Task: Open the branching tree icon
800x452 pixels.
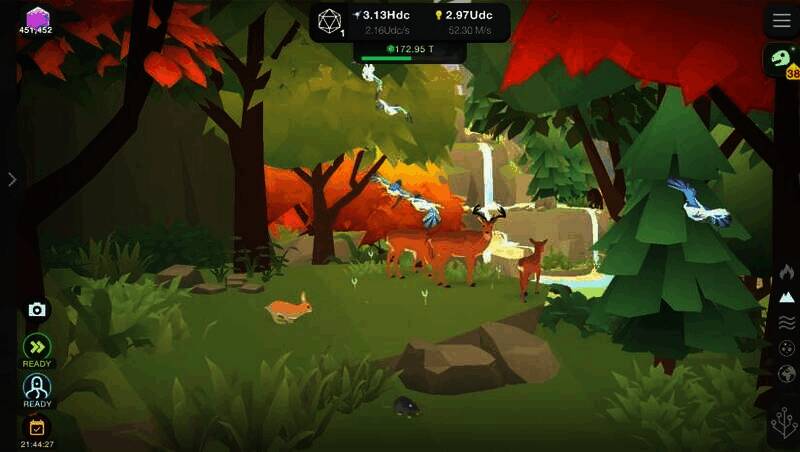Action: pos(785,422)
